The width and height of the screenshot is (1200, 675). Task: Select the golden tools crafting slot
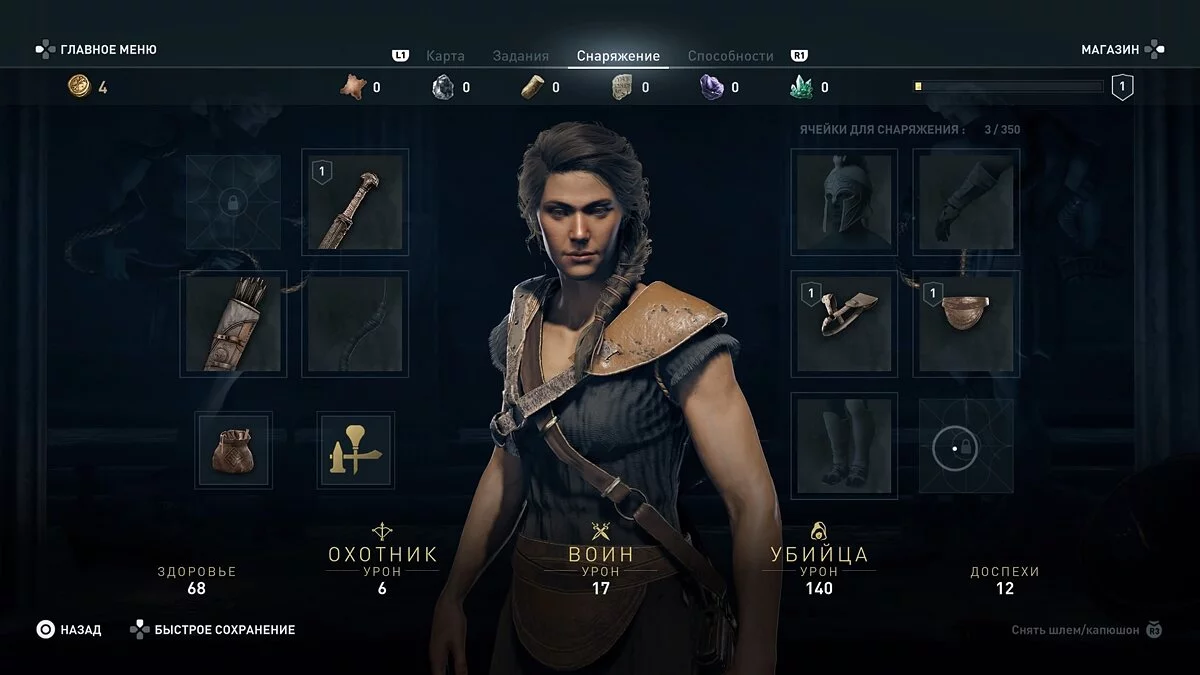[x=355, y=451]
